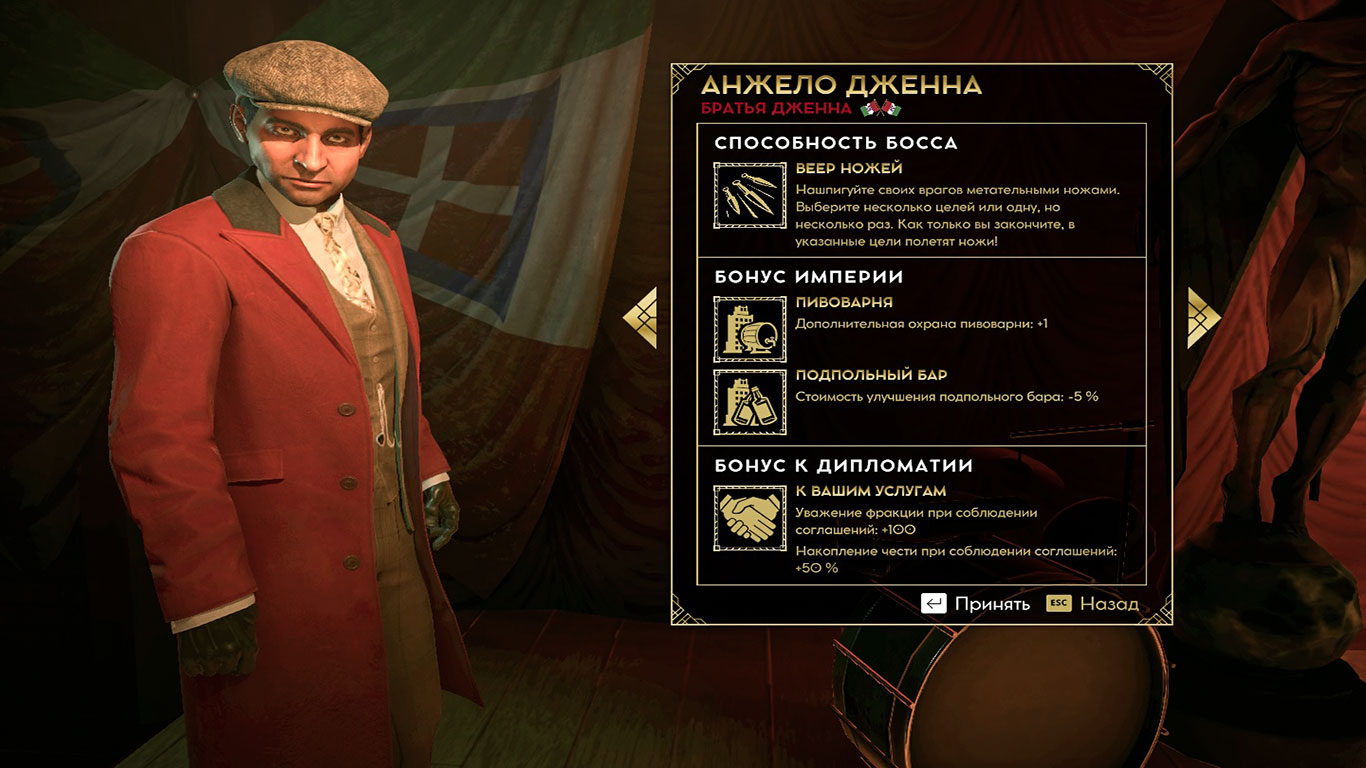1366x768 pixels.
Task: Click the Пивоварня brewery bonus icon
Action: pos(750,328)
